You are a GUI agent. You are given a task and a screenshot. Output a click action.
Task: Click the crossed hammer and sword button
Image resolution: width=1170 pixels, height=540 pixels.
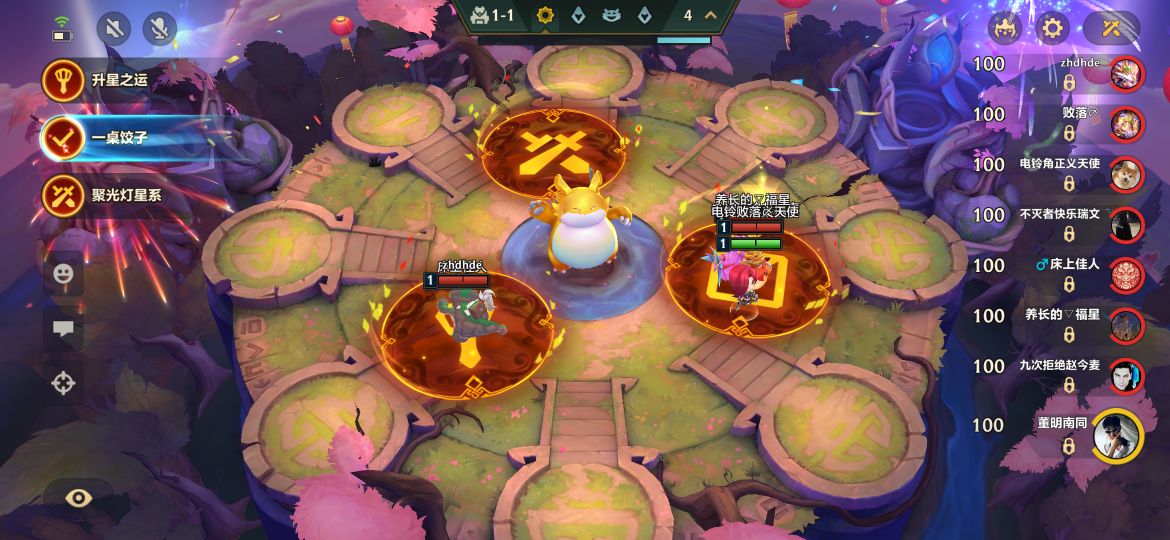coord(1110,27)
